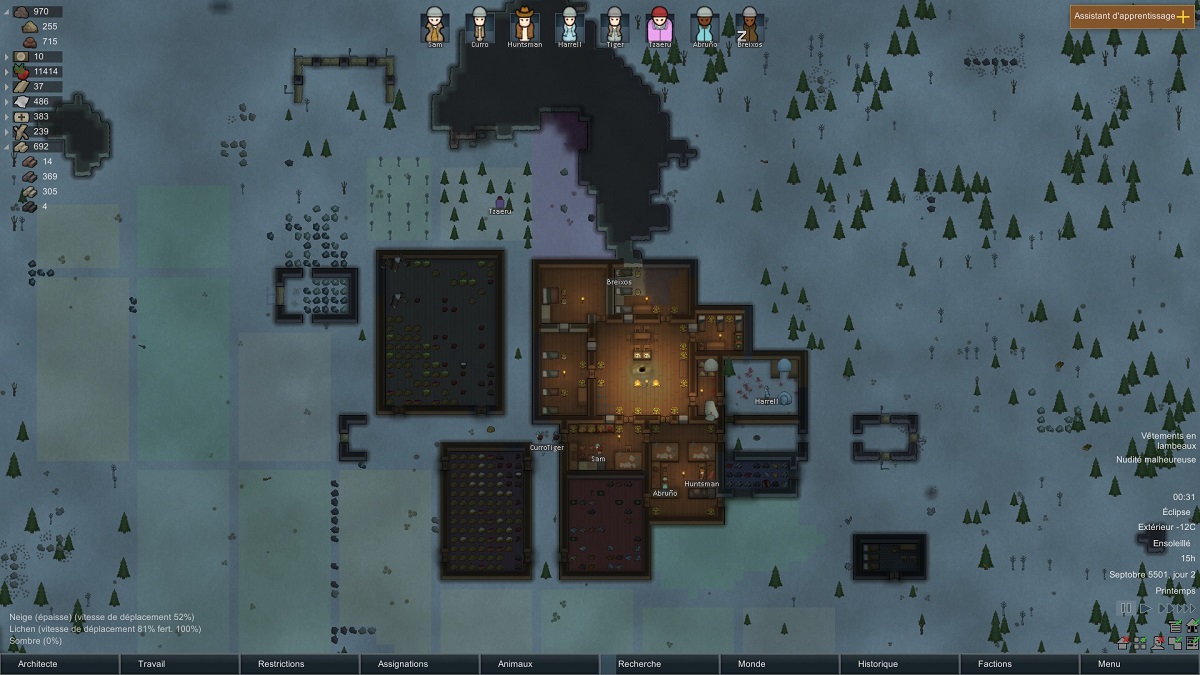Image resolution: width=1200 pixels, height=675 pixels.
Task: Open the main Menu button
Action: (x=1140, y=664)
